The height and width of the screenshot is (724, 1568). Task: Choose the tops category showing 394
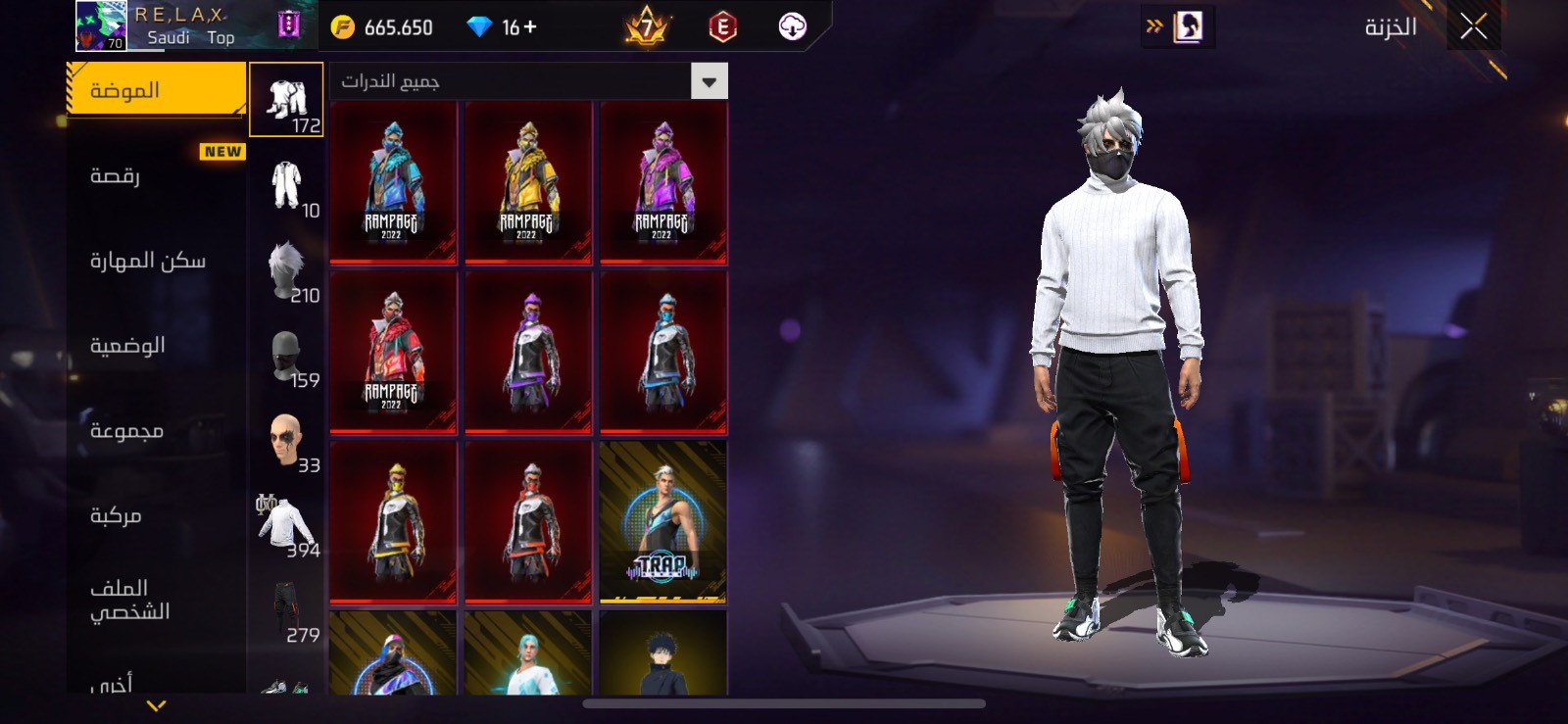click(286, 525)
